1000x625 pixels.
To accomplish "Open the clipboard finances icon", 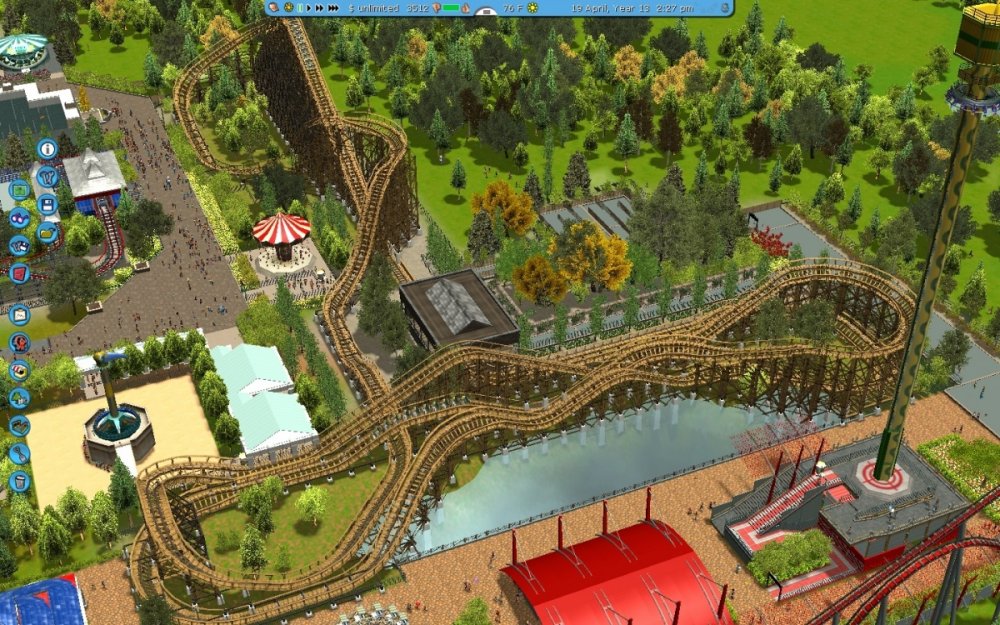I will tap(19, 314).
